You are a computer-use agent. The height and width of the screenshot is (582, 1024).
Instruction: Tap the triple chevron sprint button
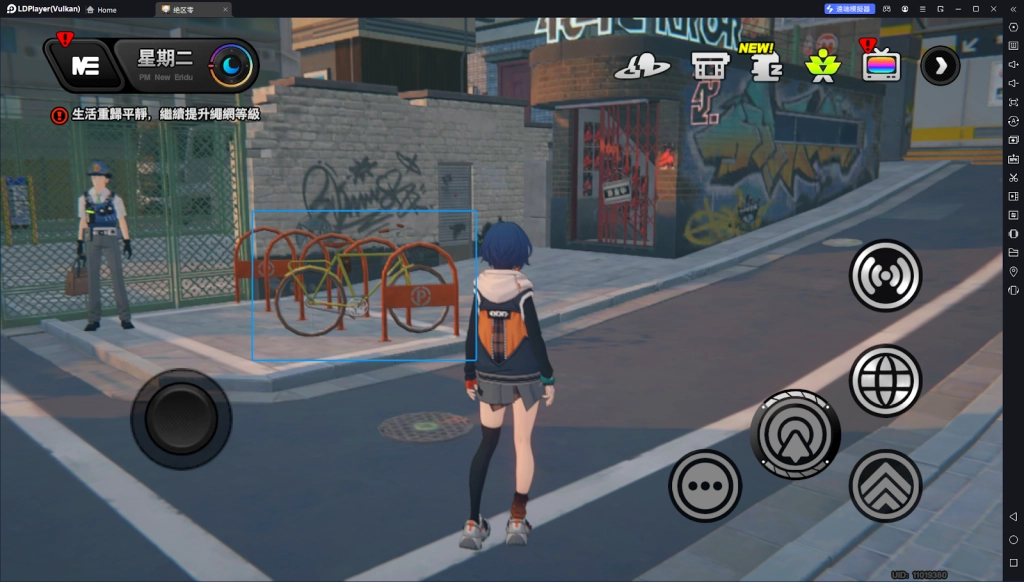pyautogui.click(x=885, y=486)
